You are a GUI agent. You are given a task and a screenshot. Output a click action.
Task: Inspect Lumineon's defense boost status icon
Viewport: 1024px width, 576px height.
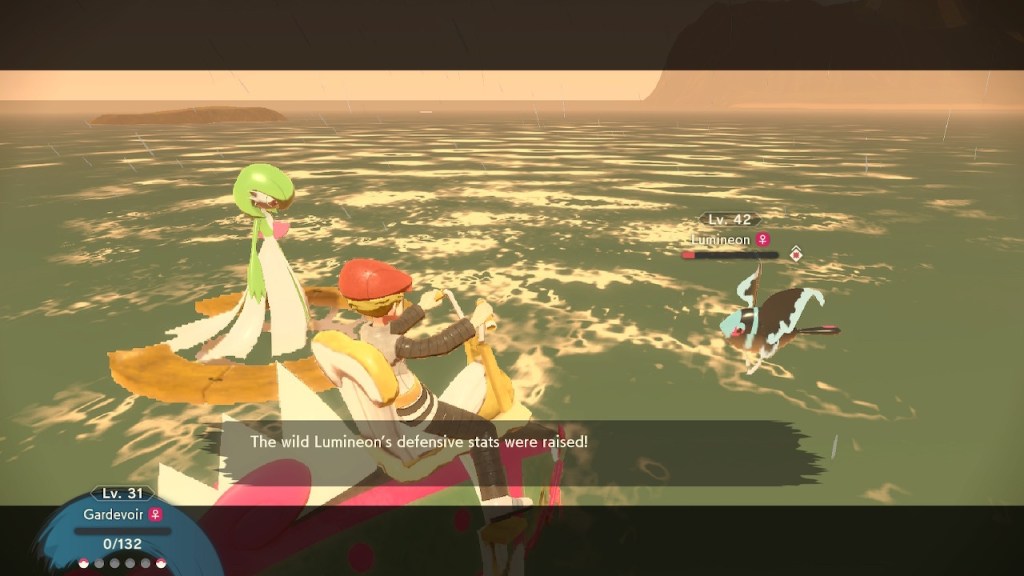coord(796,254)
